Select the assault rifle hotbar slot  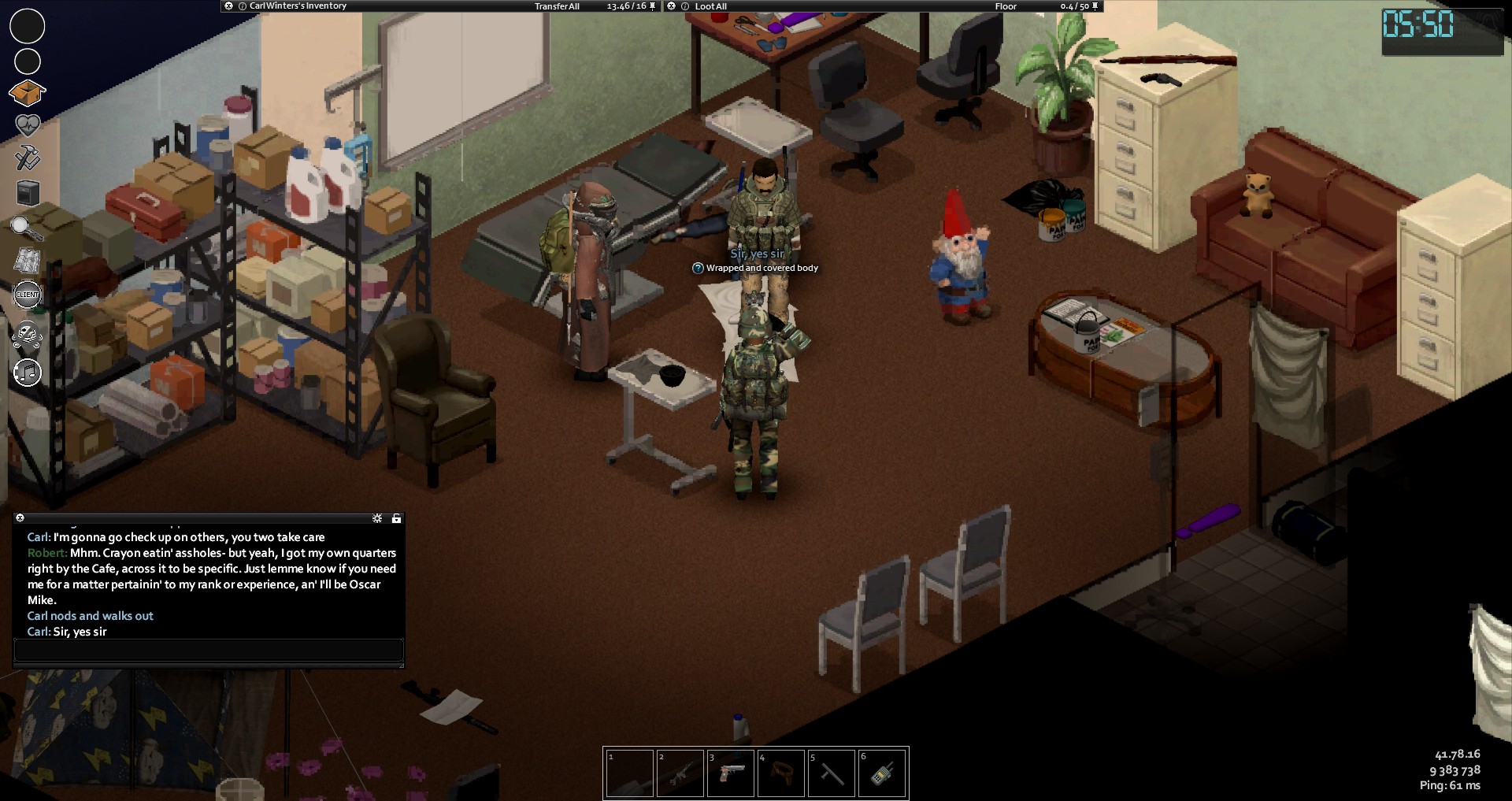pos(680,773)
